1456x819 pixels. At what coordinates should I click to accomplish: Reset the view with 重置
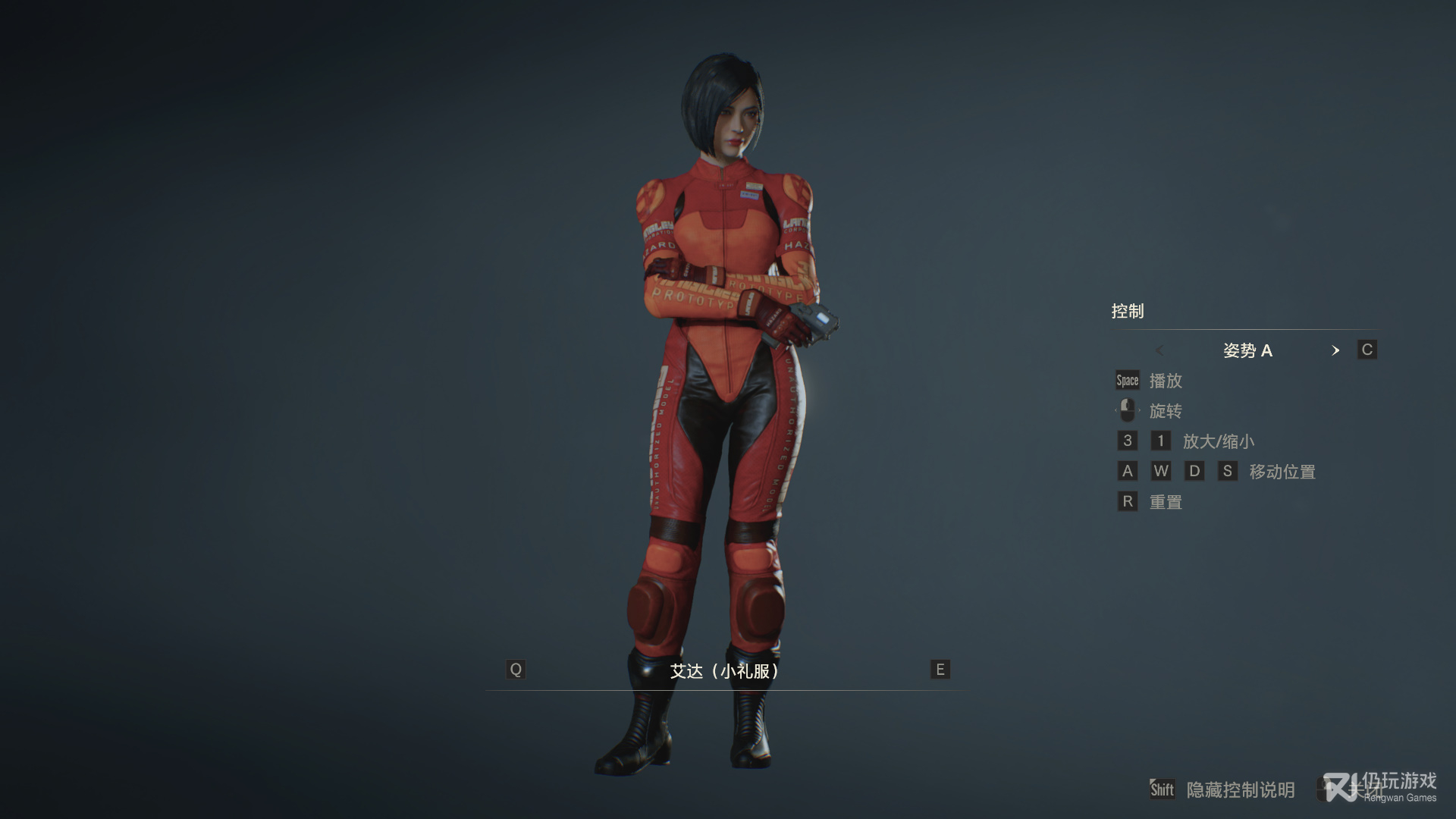[x=1166, y=502]
